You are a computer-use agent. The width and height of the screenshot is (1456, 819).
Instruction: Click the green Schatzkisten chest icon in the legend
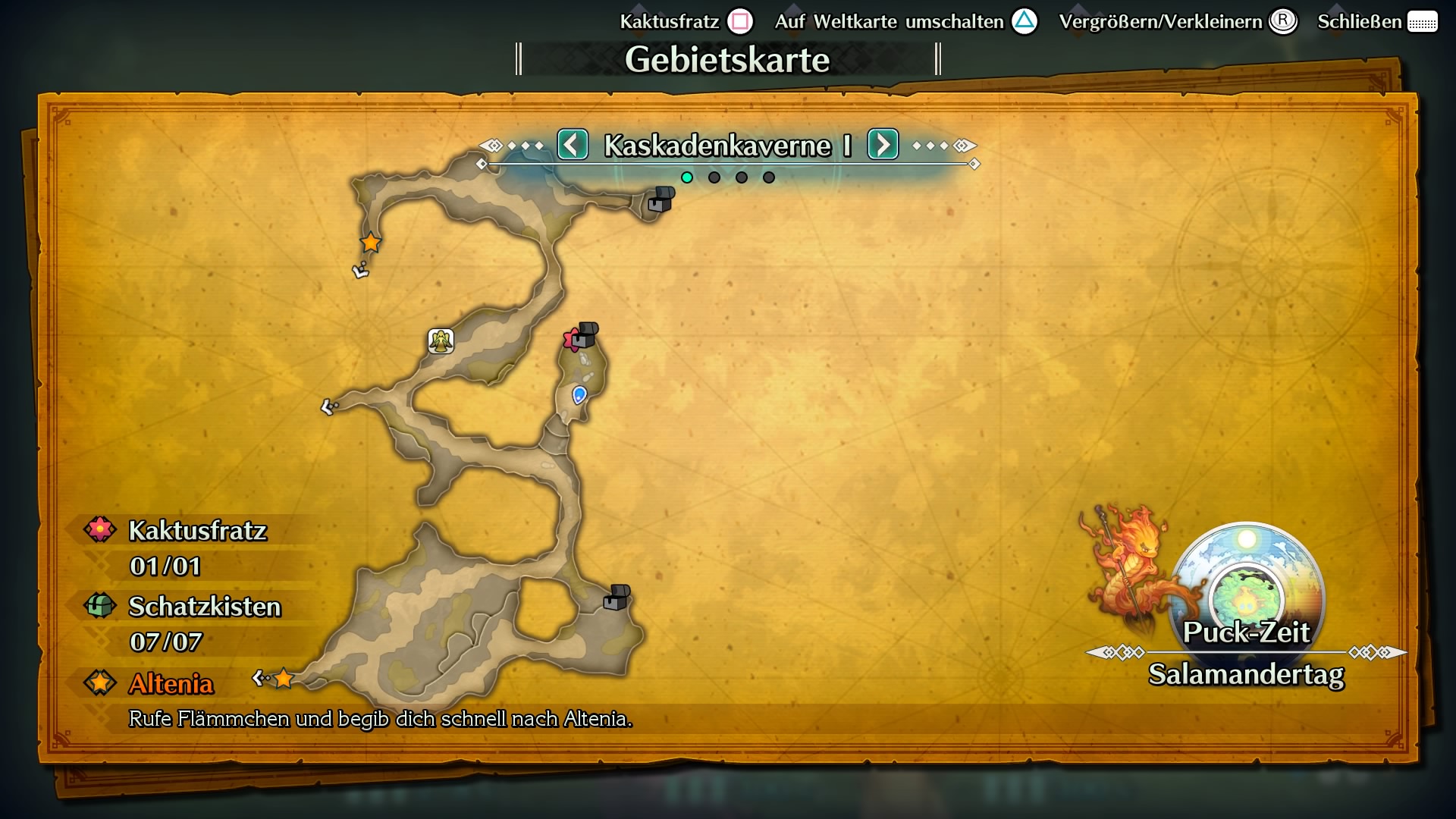(99, 606)
